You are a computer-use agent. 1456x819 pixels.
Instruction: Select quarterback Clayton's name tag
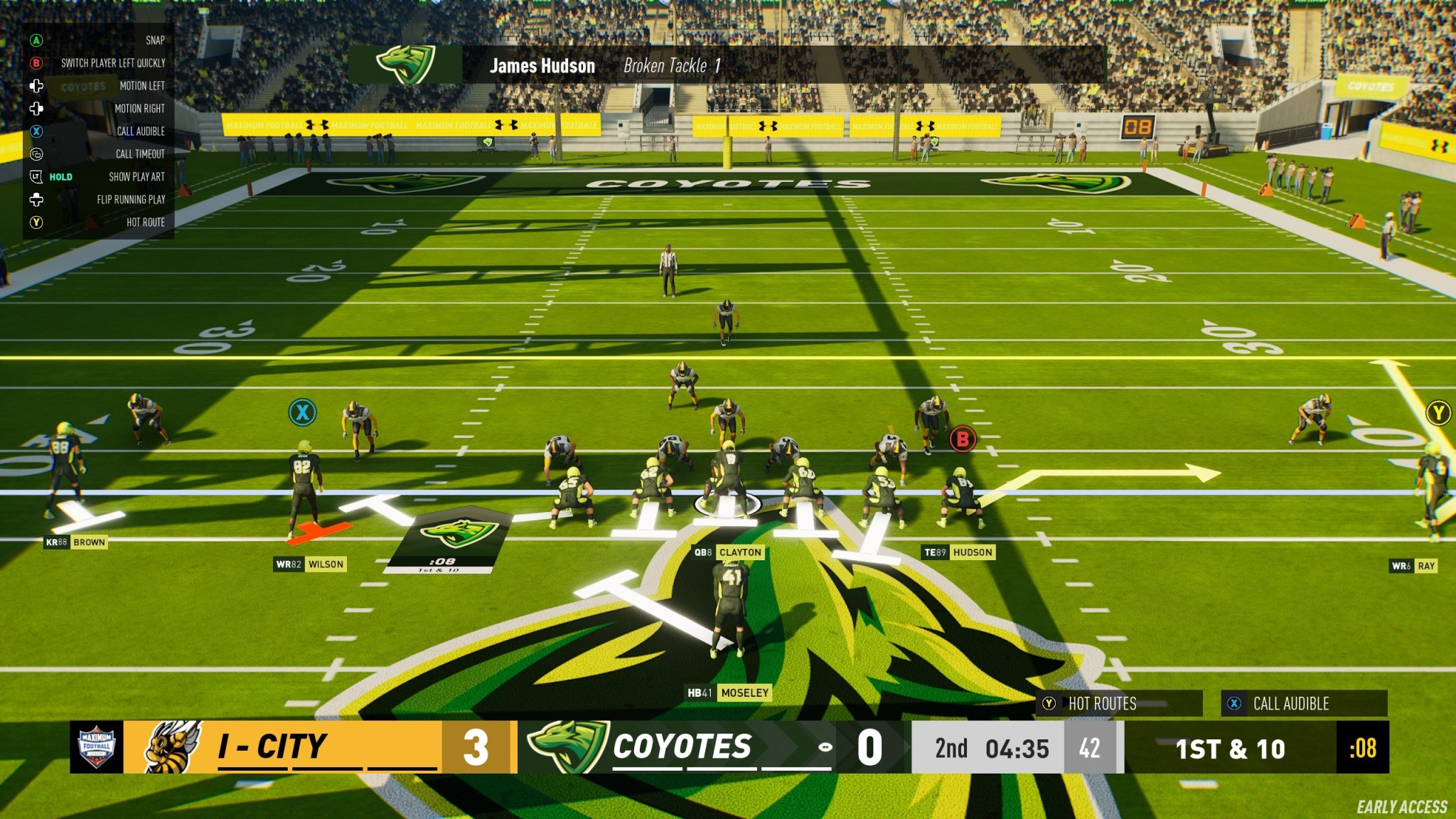727,552
